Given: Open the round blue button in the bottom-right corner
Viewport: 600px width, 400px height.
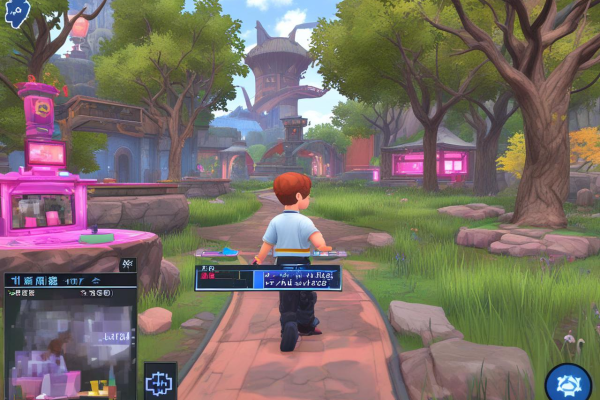Looking at the screenshot, I should tap(567, 384).
